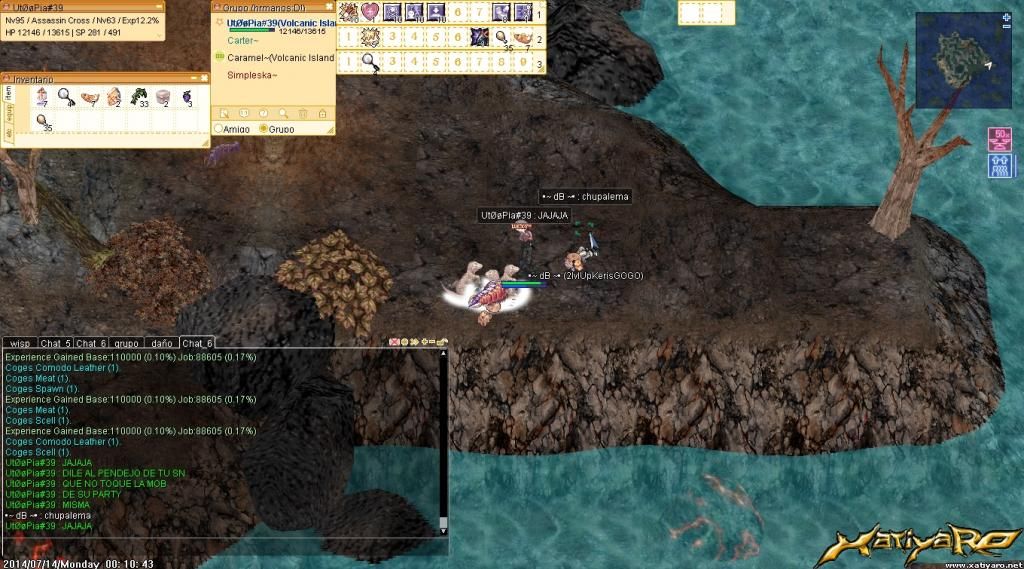Screen dimensions: 1024x569
Task: Select the magnifier item in inventory
Action: pyautogui.click(x=64, y=97)
